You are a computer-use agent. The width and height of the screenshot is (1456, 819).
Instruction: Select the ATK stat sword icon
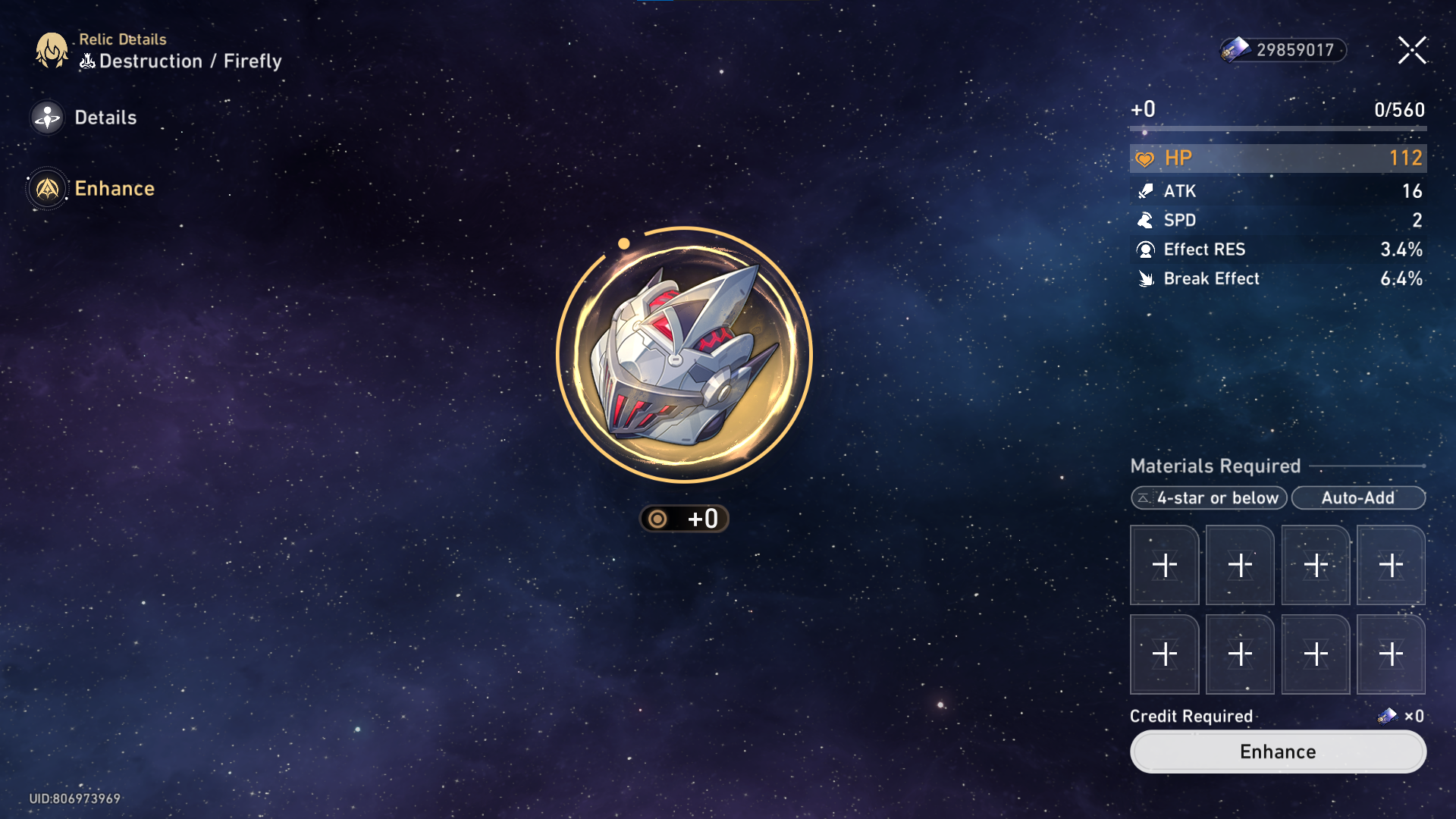coord(1147,191)
